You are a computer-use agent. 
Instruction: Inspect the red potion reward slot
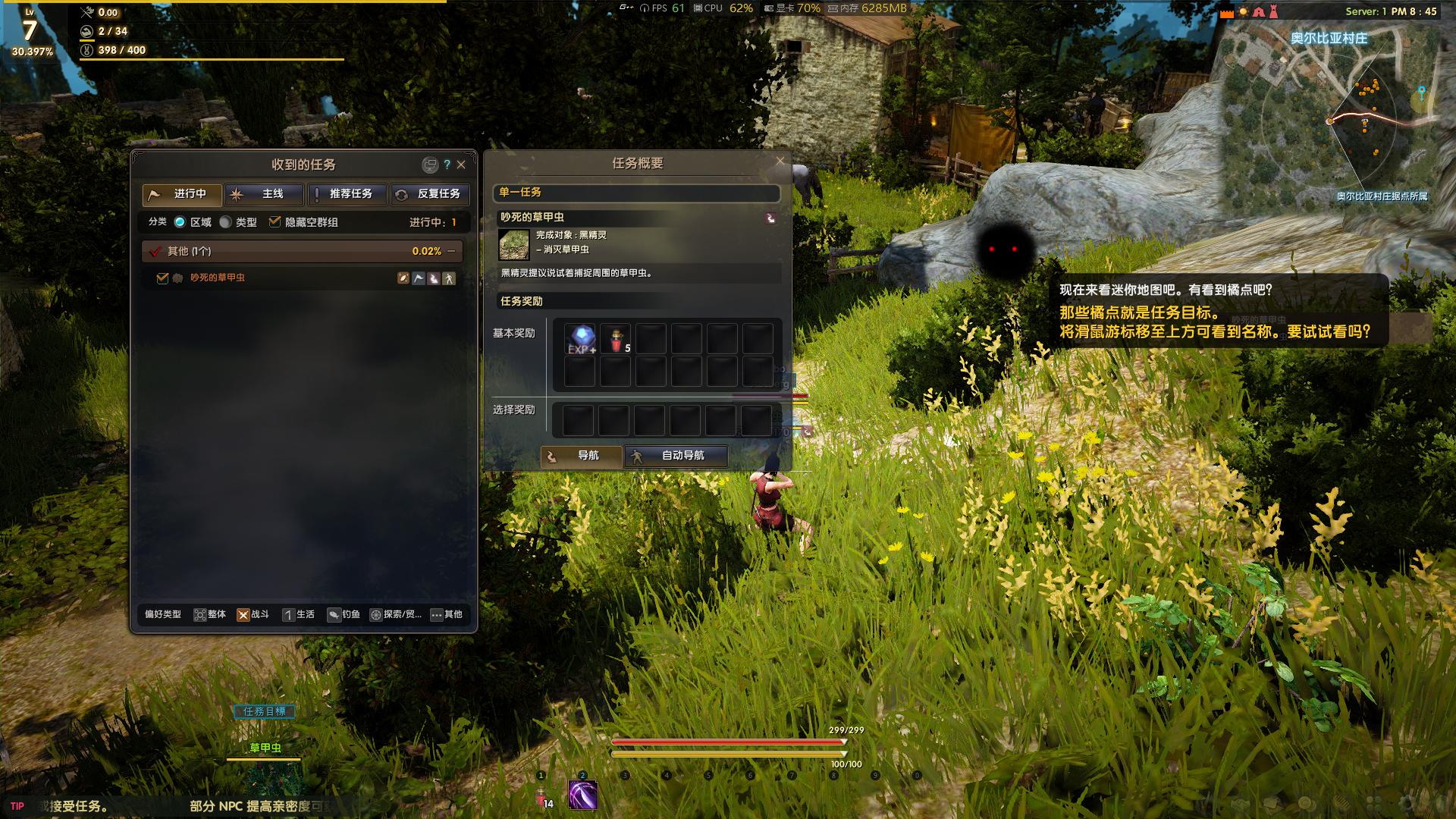click(x=616, y=339)
